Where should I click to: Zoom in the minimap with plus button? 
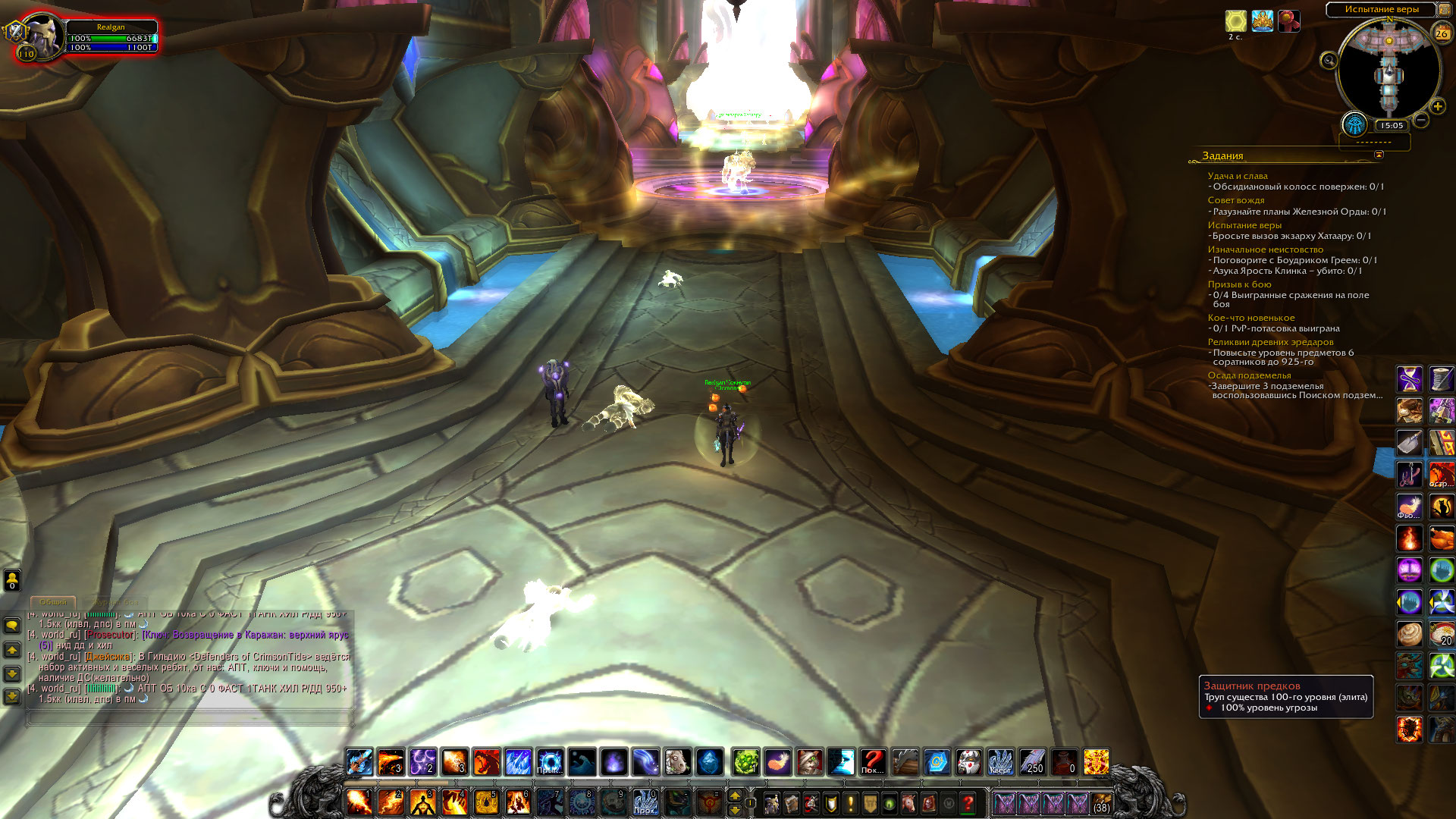[1437, 107]
